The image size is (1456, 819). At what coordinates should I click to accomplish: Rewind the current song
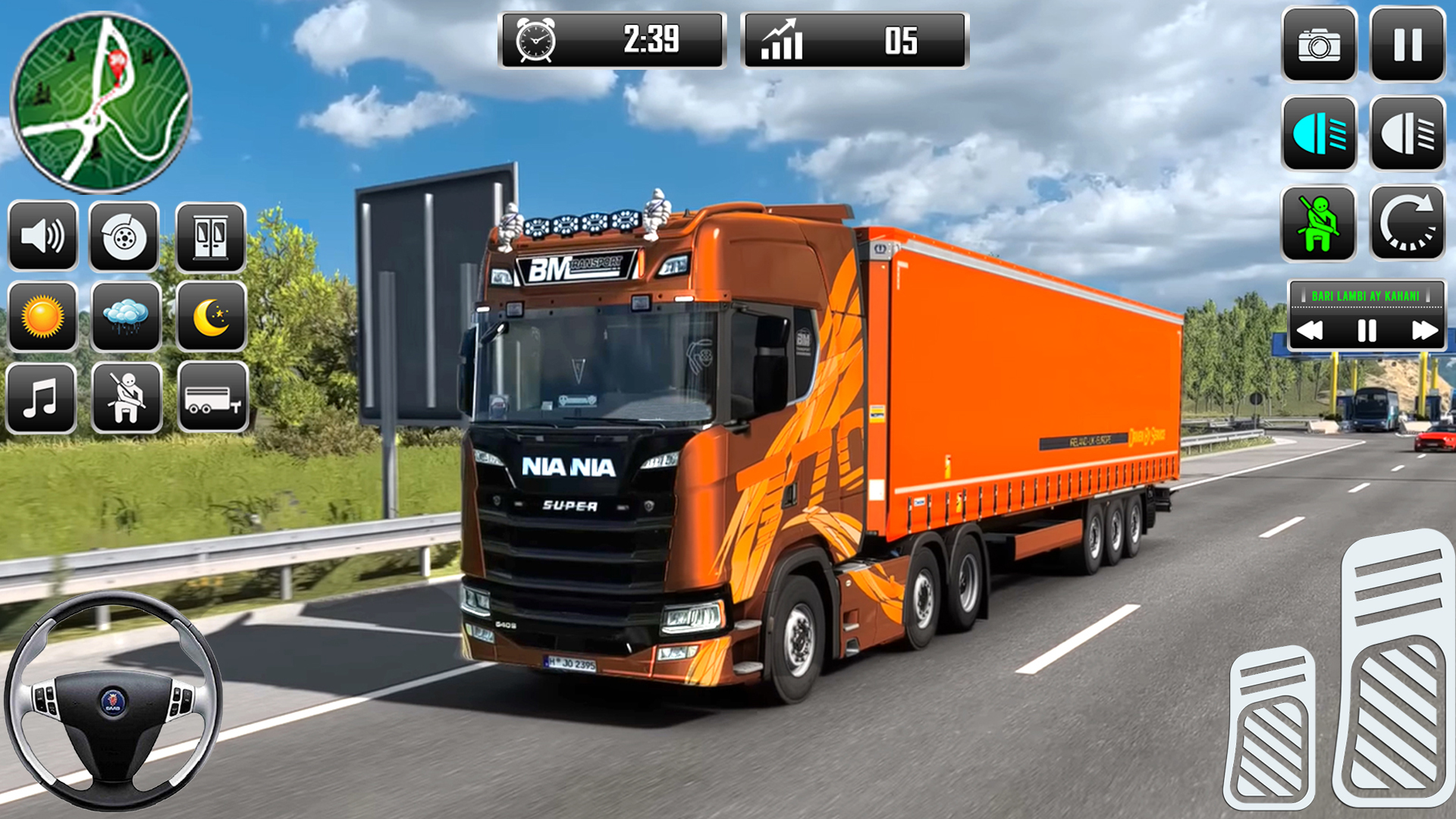[x=1310, y=329]
